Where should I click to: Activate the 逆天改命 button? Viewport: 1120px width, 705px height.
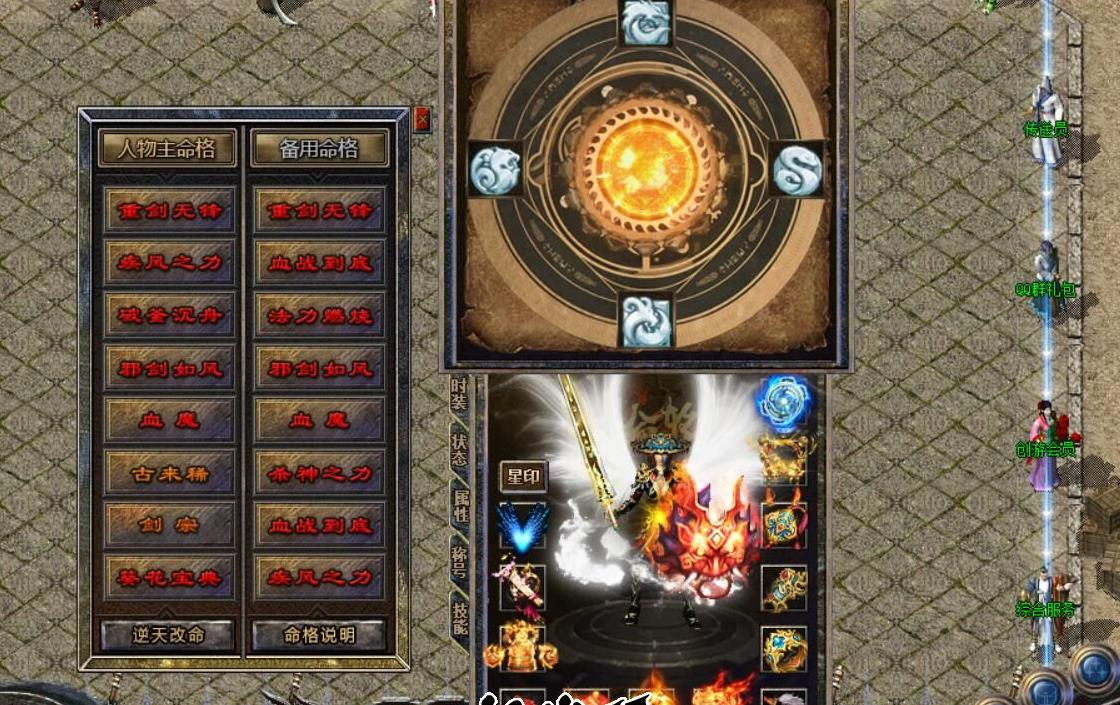pyautogui.click(x=168, y=635)
